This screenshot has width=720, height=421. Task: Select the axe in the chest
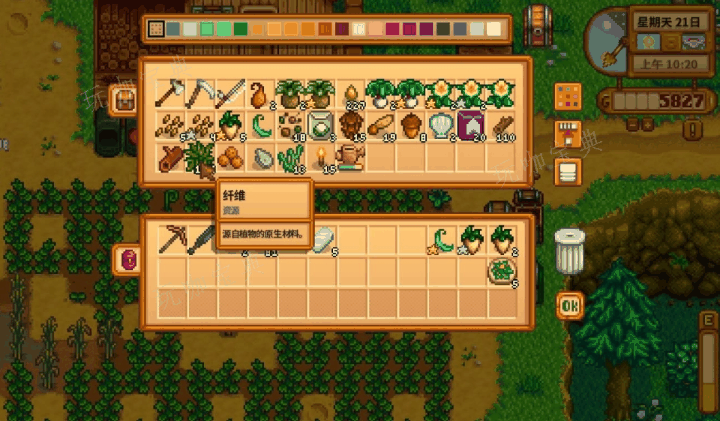[171, 94]
